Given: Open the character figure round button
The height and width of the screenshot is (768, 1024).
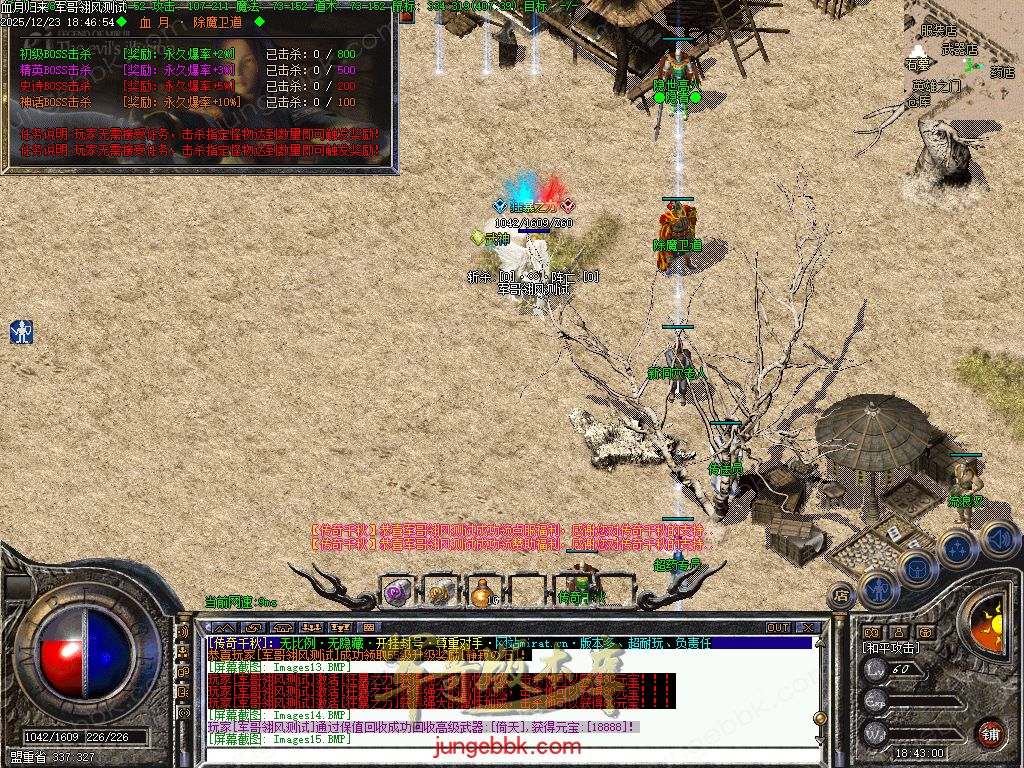Looking at the screenshot, I should [x=878, y=589].
